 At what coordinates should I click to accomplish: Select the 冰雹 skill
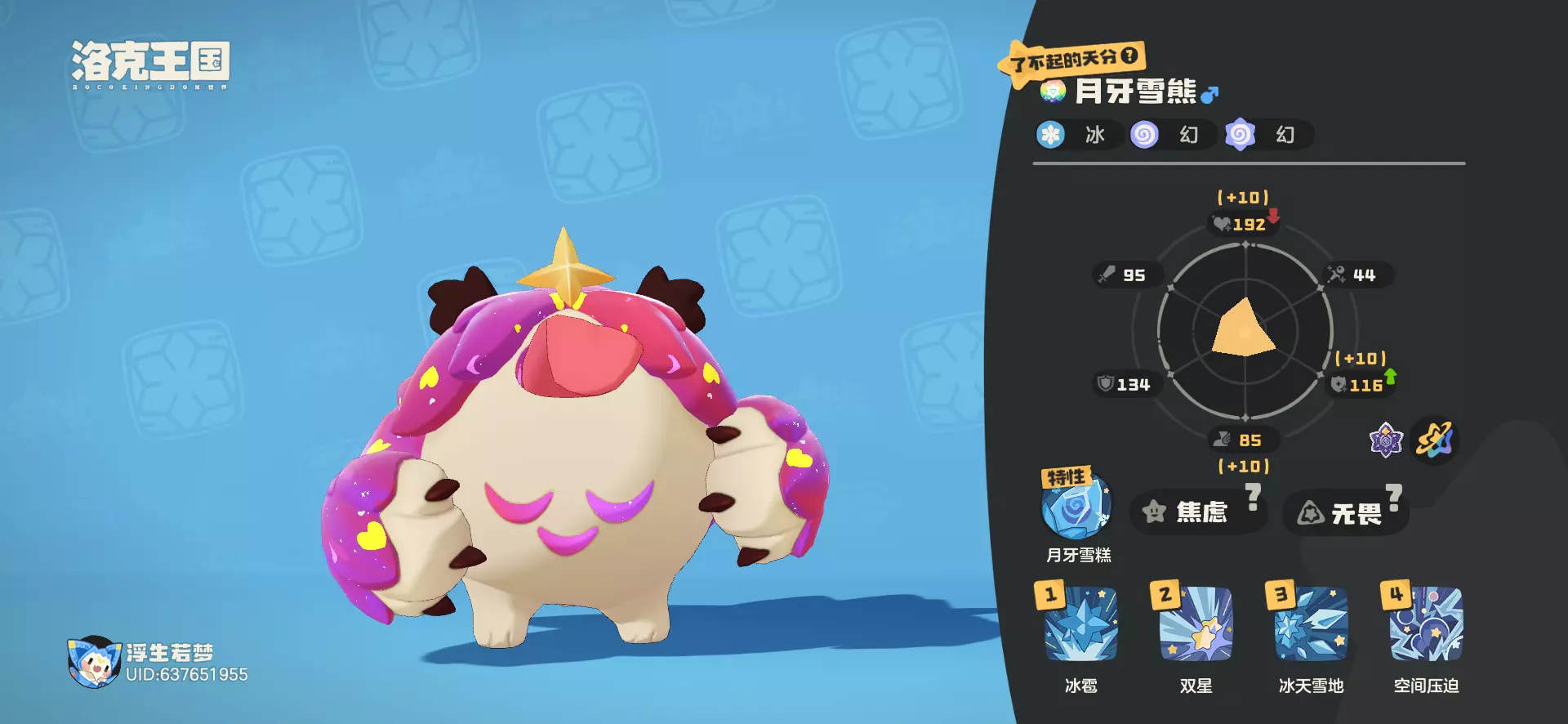pyautogui.click(x=1080, y=625)
